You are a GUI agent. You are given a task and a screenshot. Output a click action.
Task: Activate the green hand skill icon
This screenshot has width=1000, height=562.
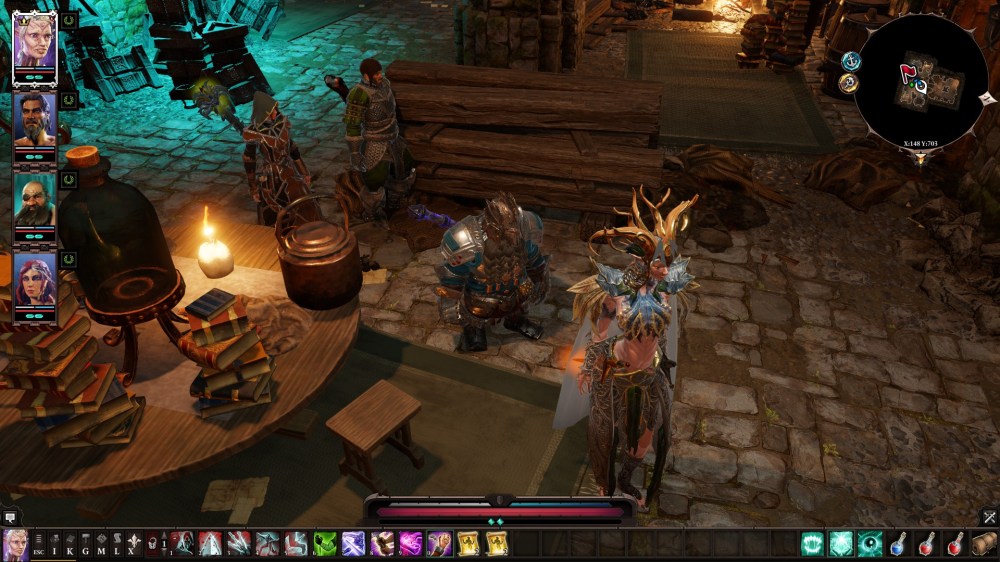pyautogui.click(x=325, y=544)
